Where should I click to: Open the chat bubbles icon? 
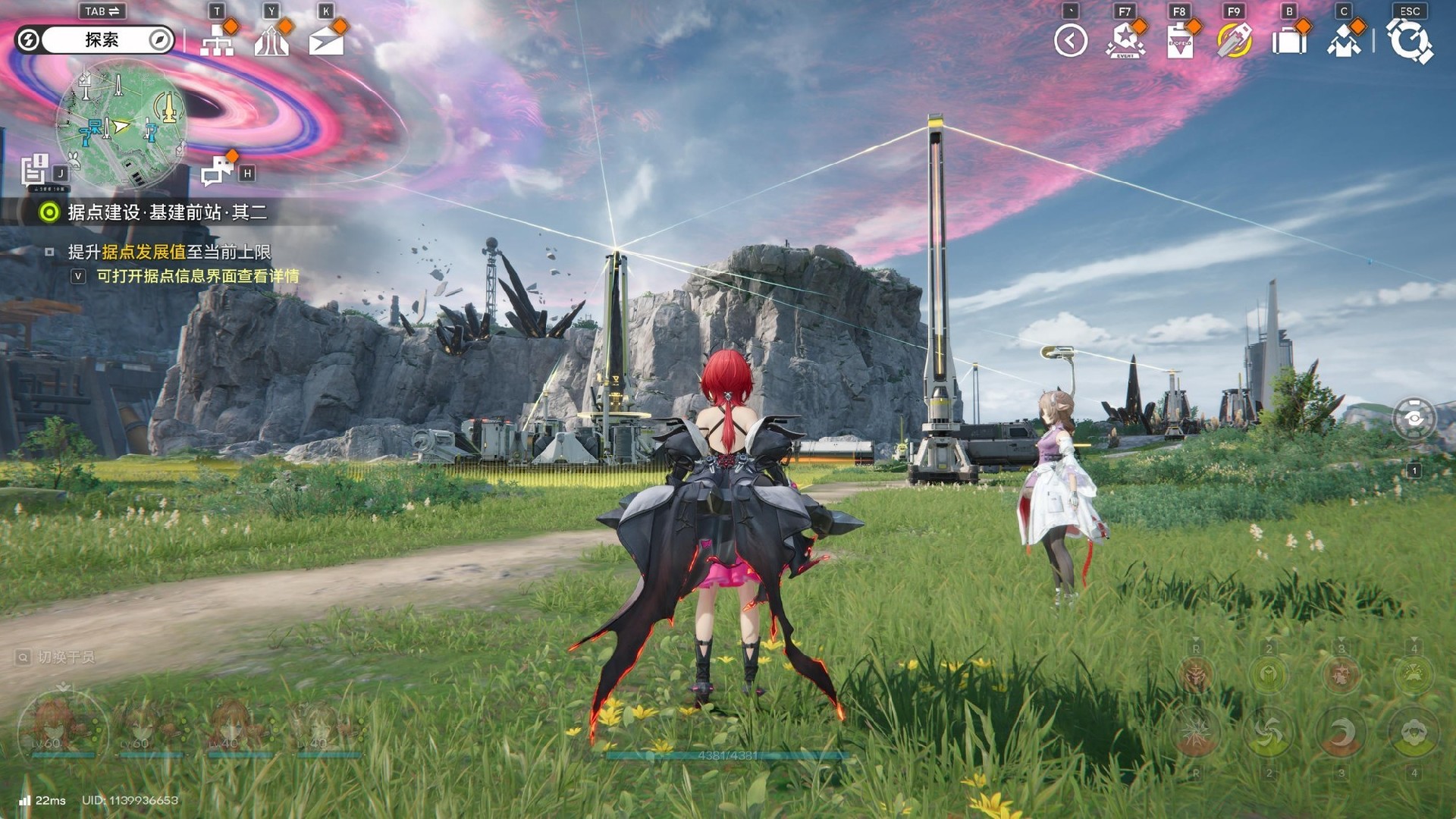coord(217,171)
